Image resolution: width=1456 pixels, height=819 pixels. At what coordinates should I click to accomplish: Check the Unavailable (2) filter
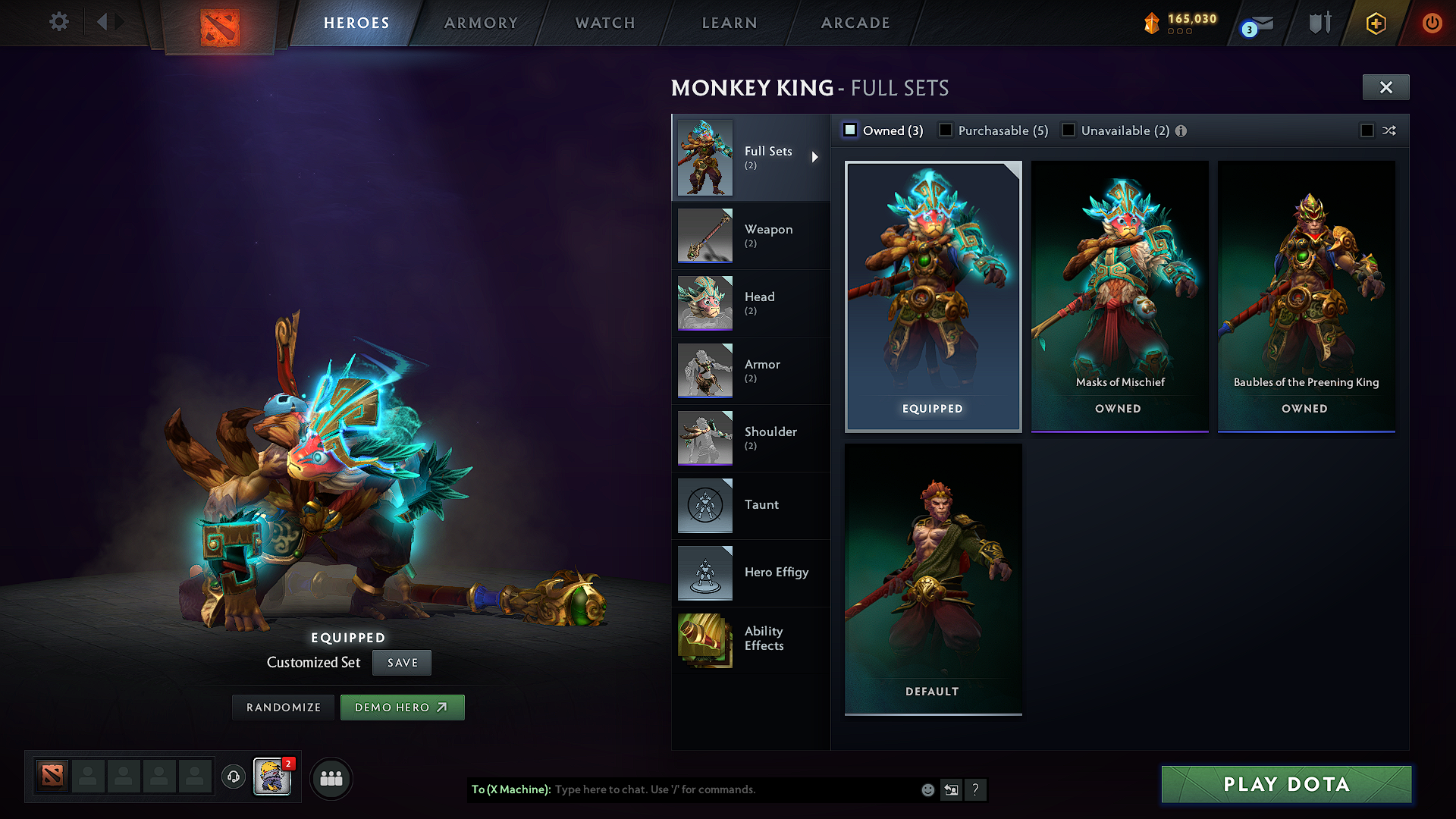[1068, 130]
